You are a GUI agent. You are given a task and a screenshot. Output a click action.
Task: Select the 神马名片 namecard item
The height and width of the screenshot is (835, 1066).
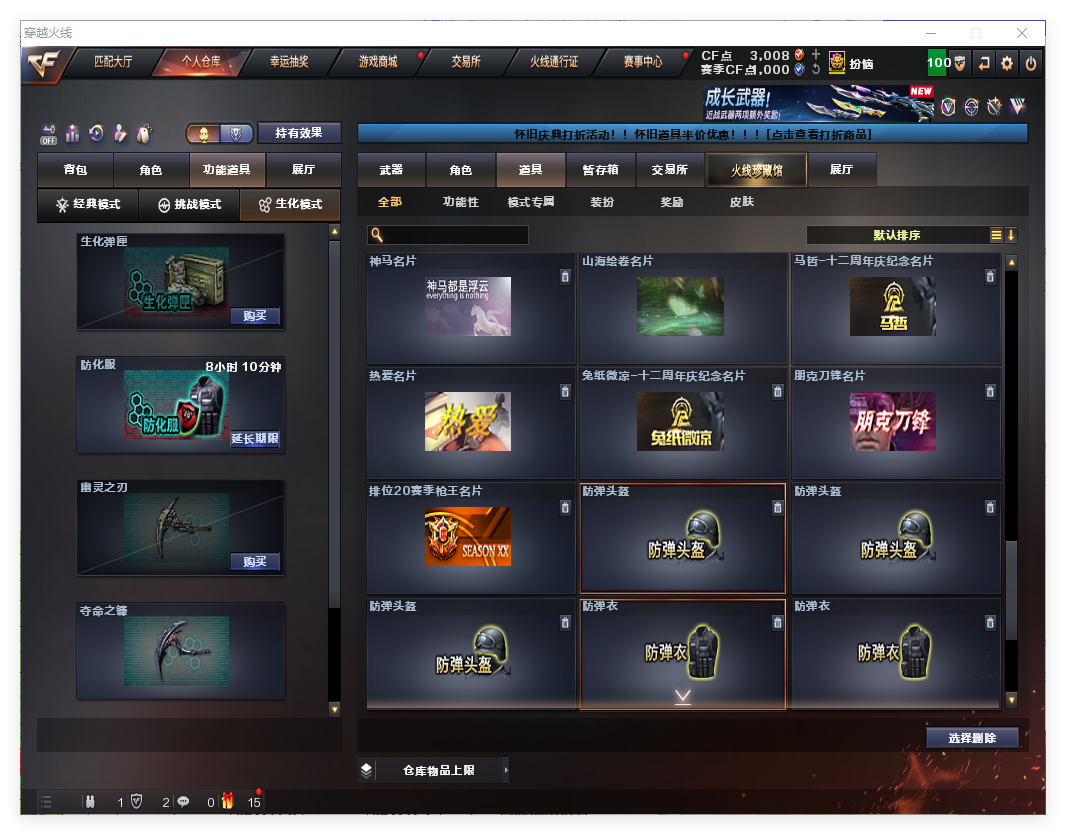[468, 307]
